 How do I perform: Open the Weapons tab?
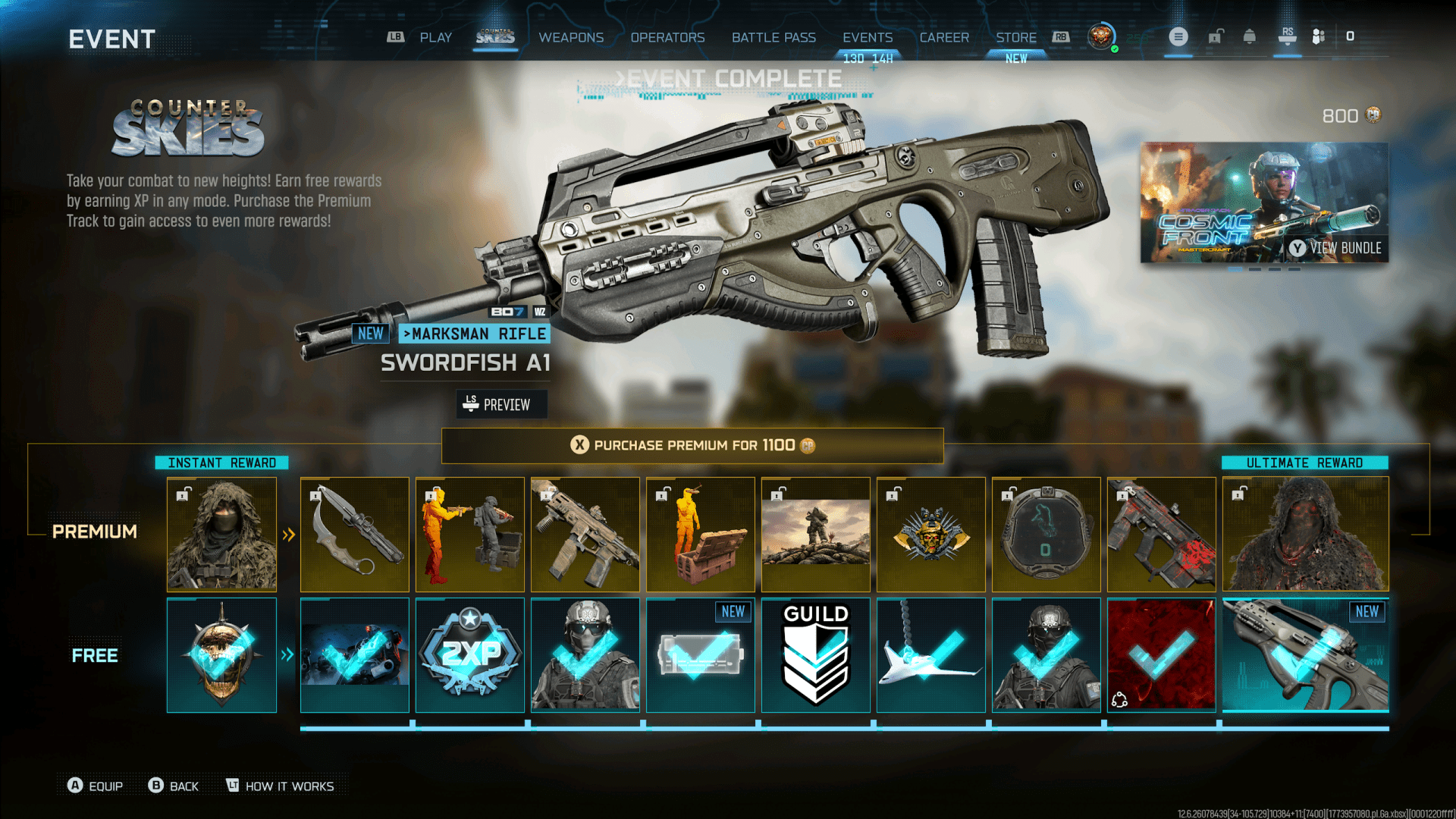(x=571, y=37)
